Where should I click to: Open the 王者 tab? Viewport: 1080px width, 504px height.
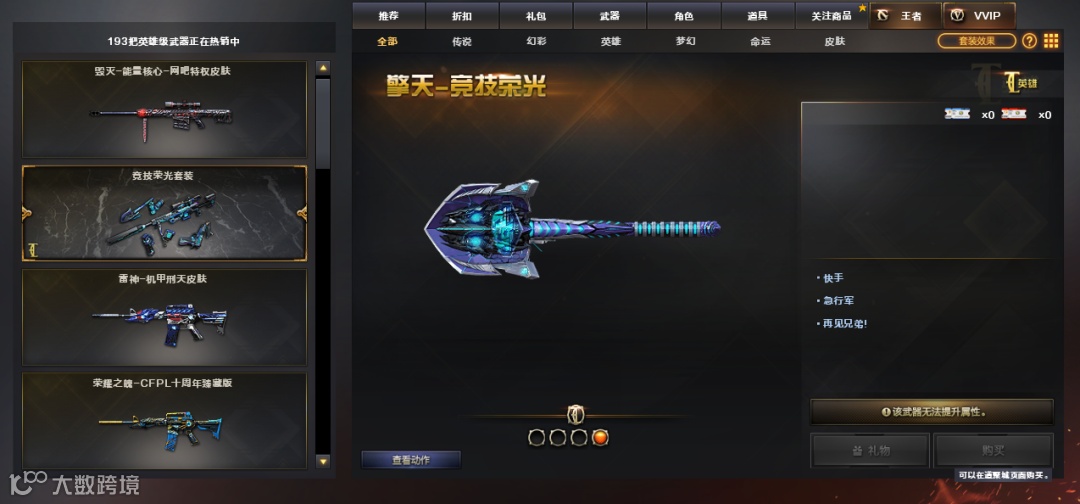[x=905, y=16]
